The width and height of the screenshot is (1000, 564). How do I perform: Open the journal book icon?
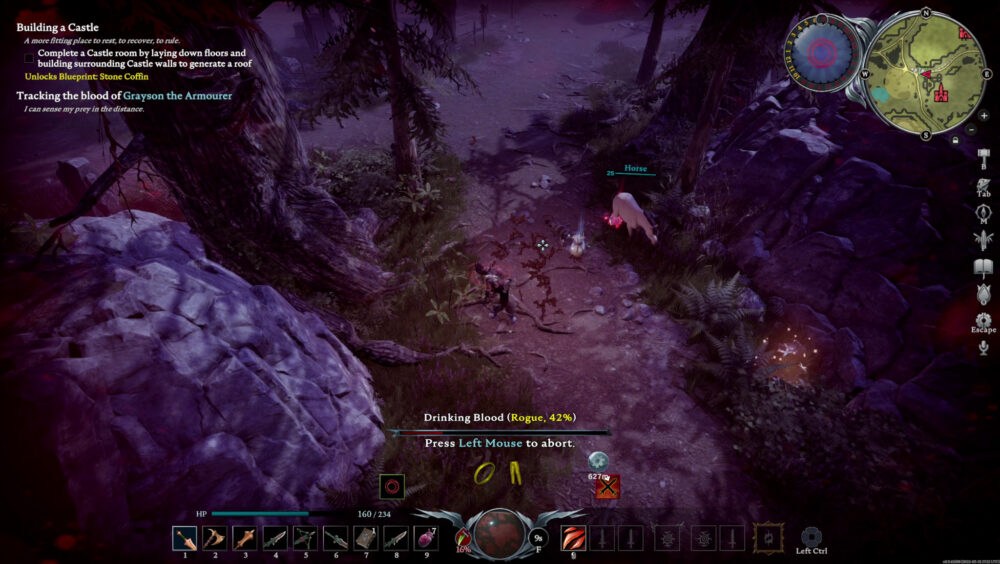(982, 267)
